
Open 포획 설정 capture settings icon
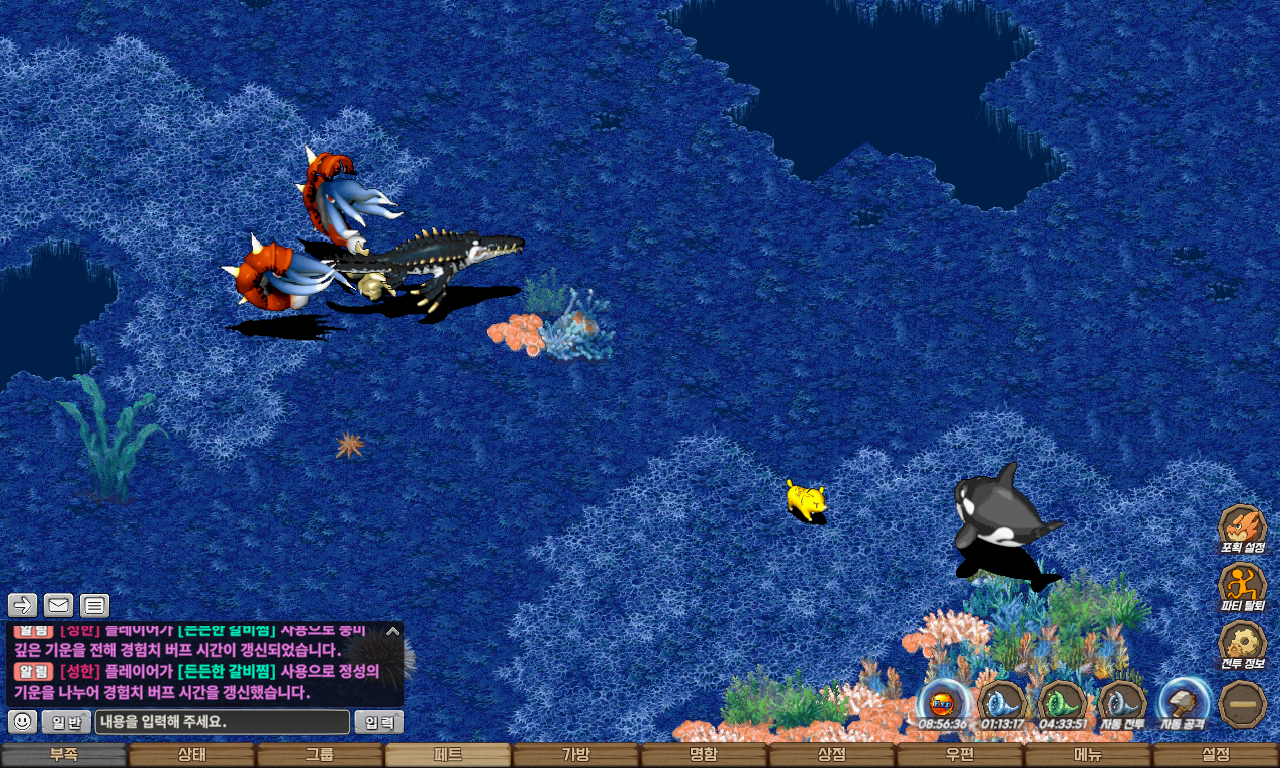[x=1243, y=528]
